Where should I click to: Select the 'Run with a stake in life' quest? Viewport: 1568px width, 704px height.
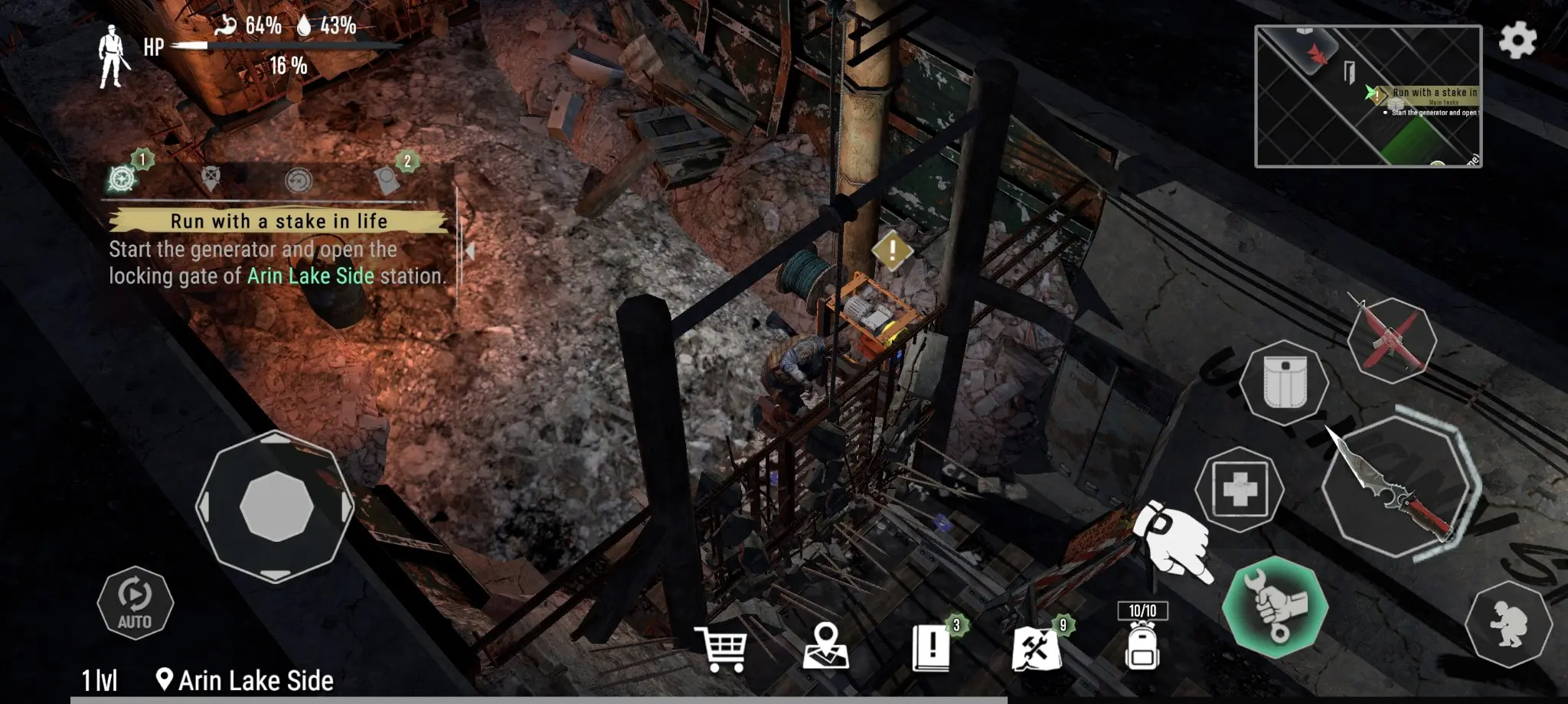click(278, 221)
